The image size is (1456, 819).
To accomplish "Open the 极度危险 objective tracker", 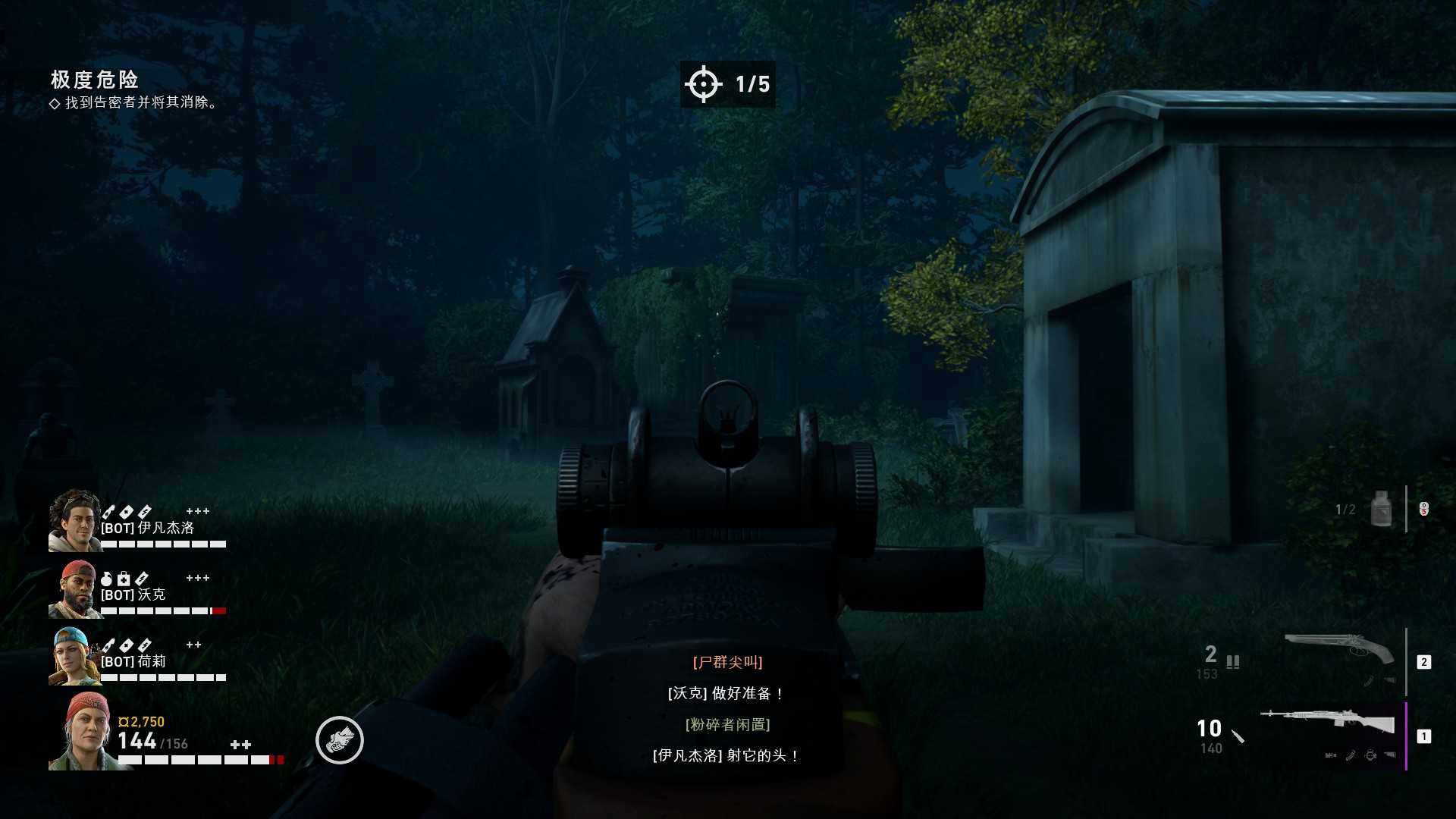I will point(95,80).
